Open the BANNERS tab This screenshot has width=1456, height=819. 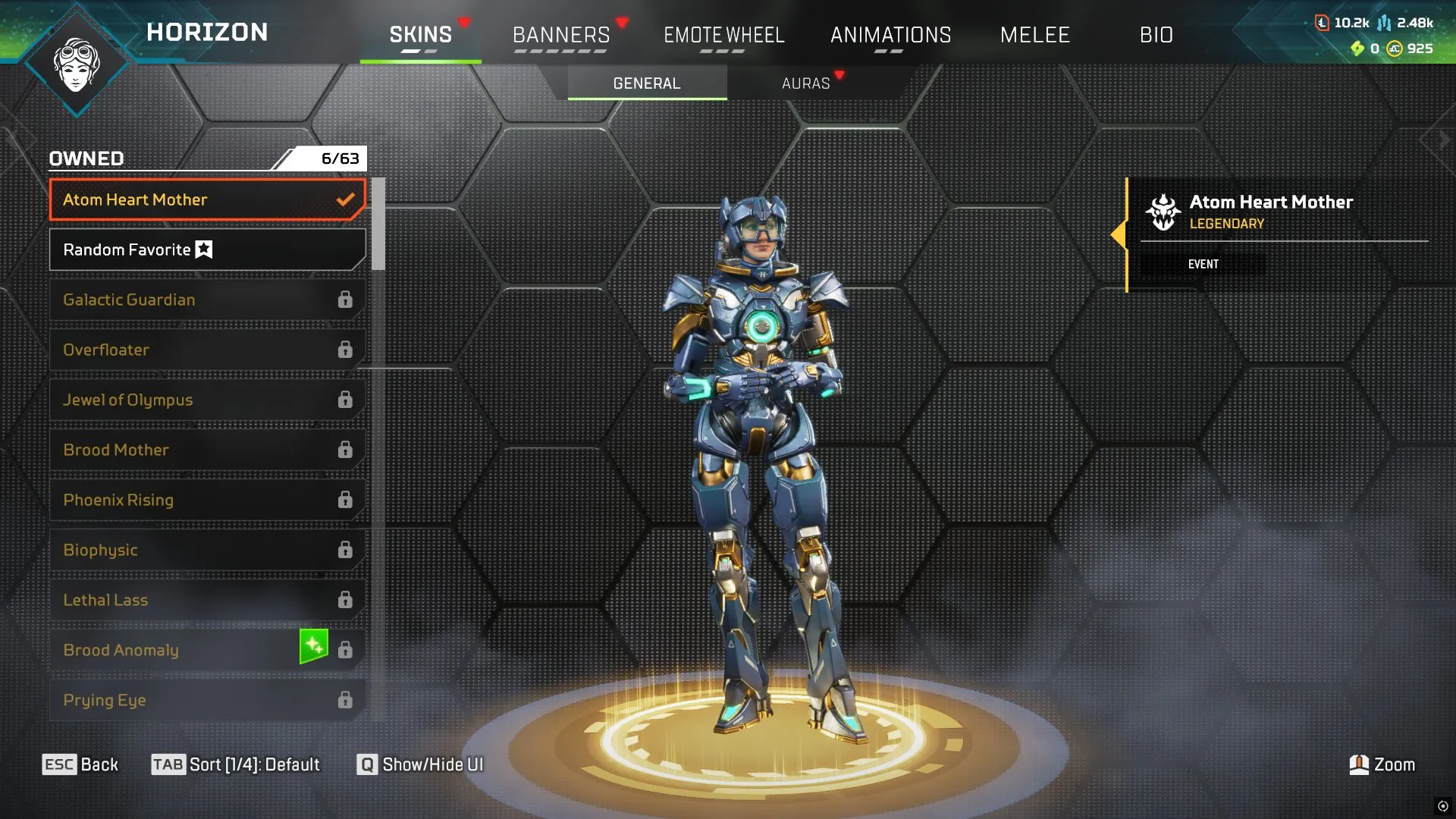561,34
